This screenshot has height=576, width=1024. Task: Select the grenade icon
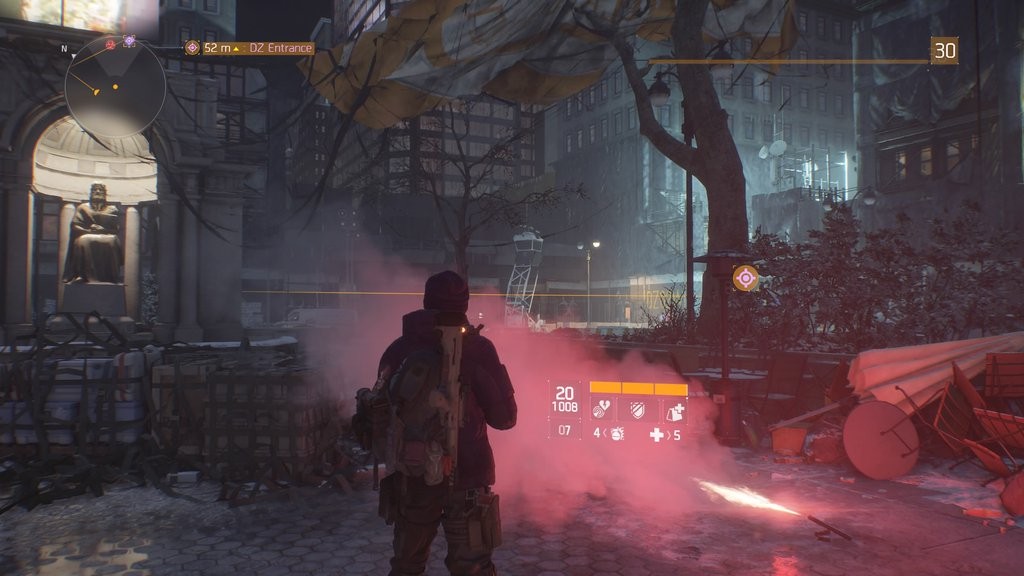[x=617, y=435]
